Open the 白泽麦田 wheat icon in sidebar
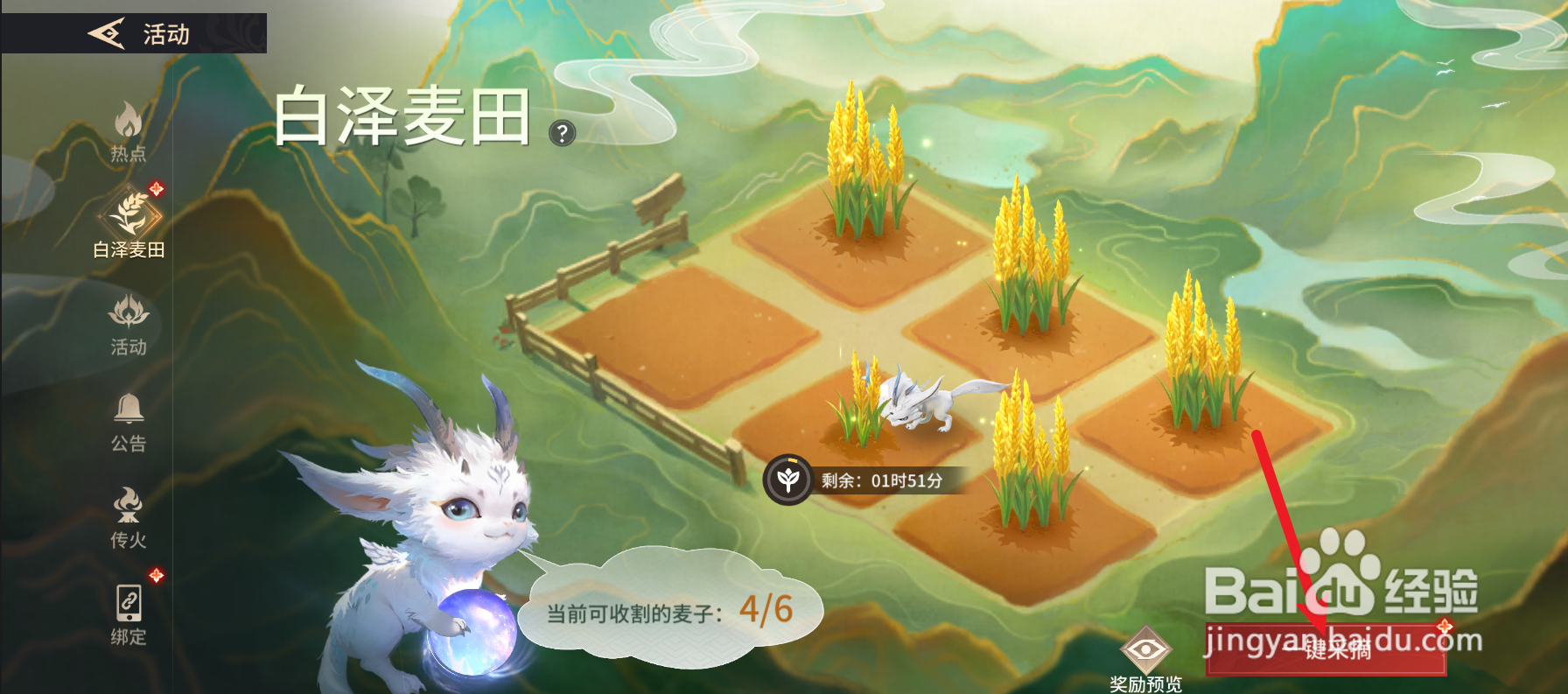 pyautogui.click(x=129, y=214)
